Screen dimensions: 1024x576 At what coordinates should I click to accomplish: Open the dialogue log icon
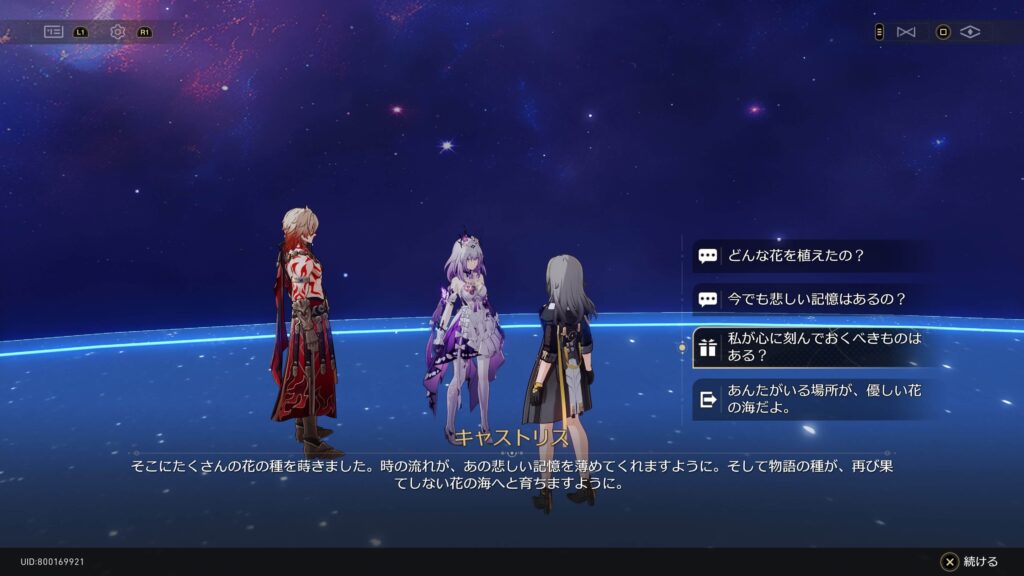[53, 32]
